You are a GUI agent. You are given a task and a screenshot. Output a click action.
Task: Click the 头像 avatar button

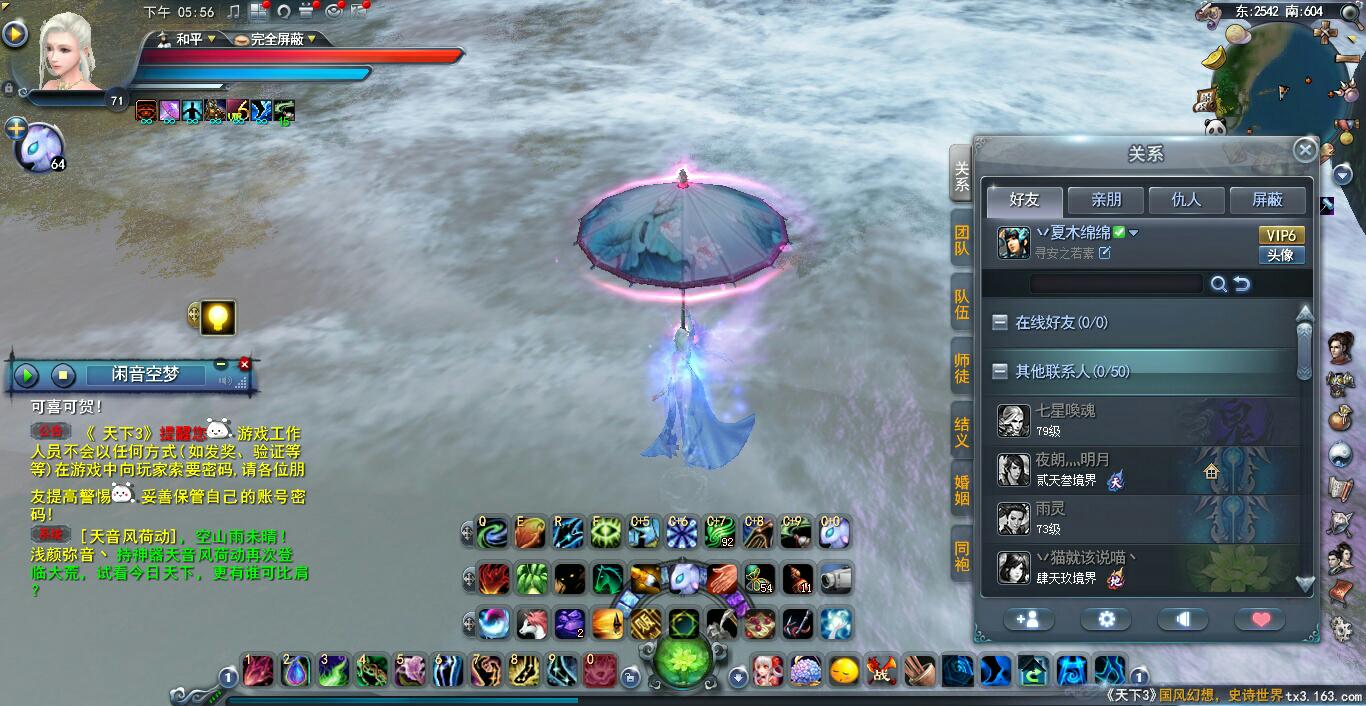[1280, 255]
